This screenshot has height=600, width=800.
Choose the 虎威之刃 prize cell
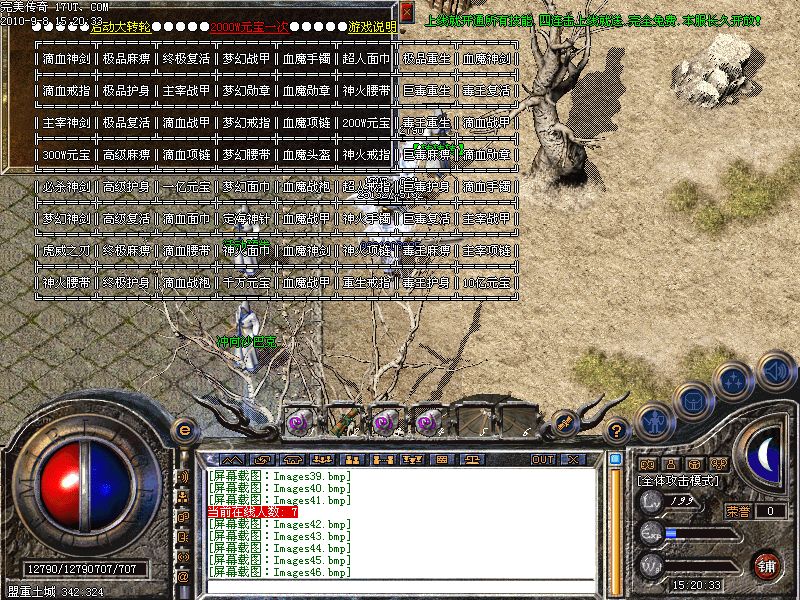coord(67,251)
